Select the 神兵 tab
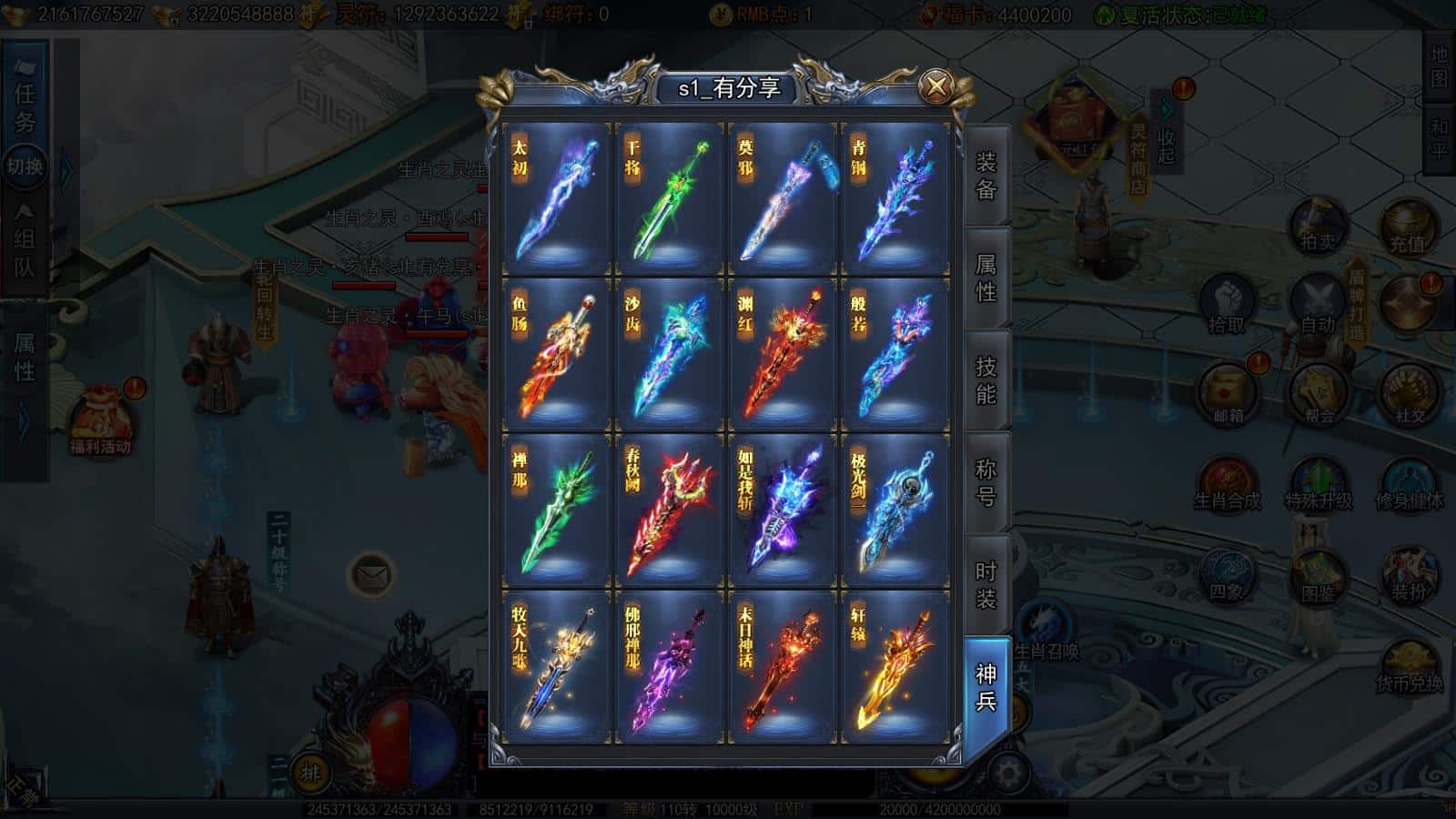The width and height of the screenshot is (1456, 819). pos(986,687)
